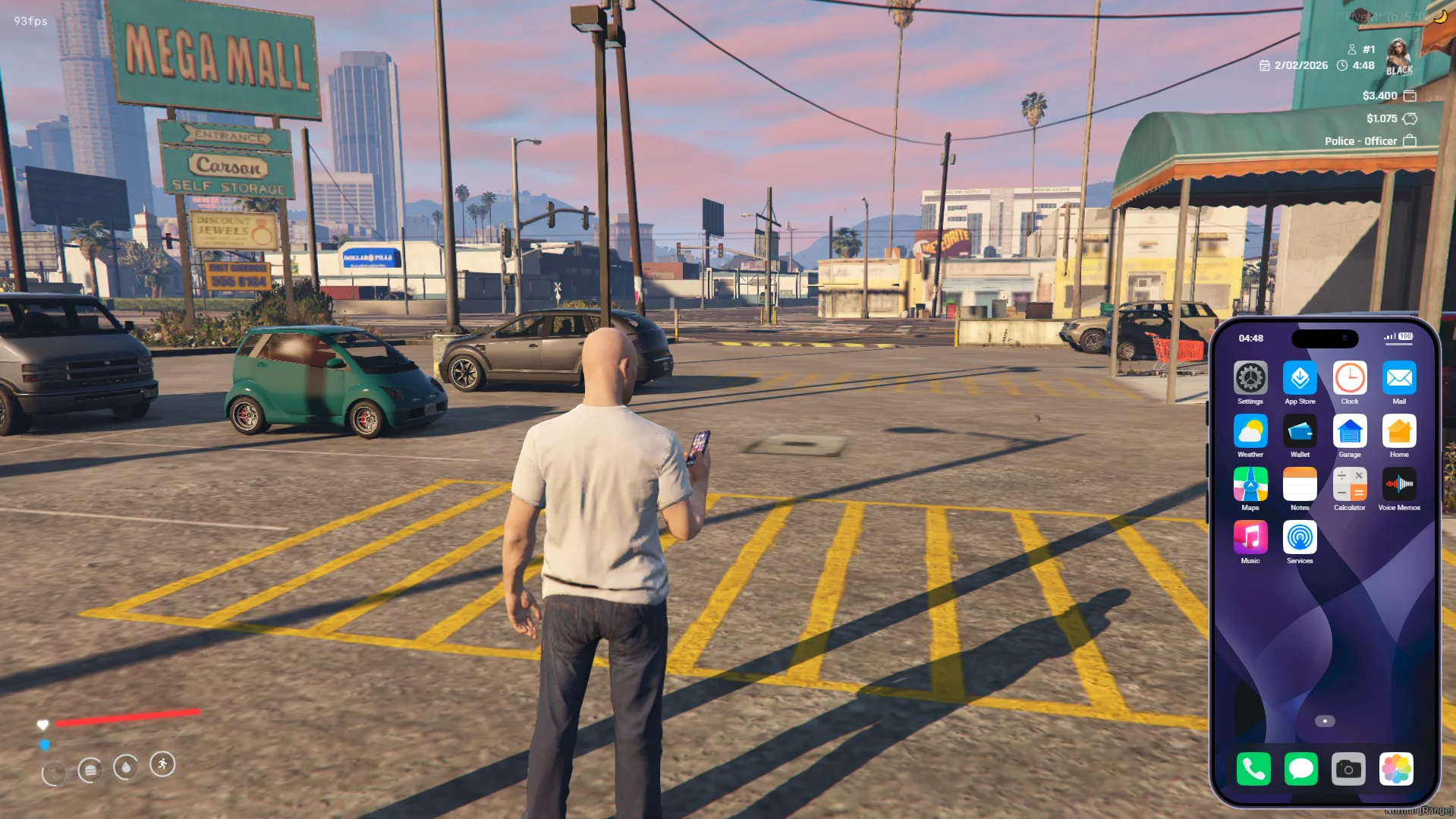Open the Clock app
The height and width of the screenshot is (819, 1456).
tap(1349, 378)
